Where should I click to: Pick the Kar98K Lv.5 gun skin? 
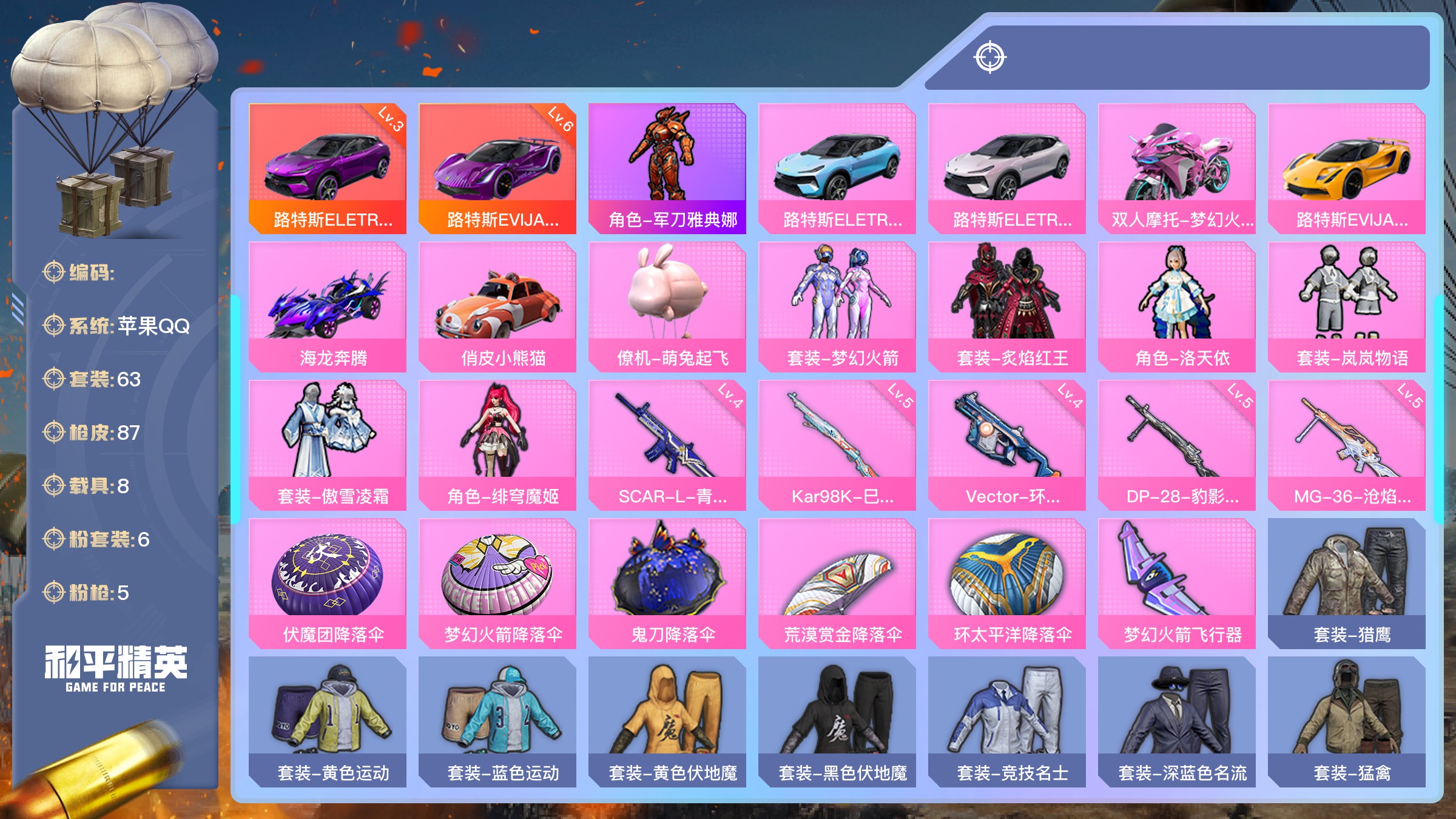pyautogui.click(x=837, y=445)
